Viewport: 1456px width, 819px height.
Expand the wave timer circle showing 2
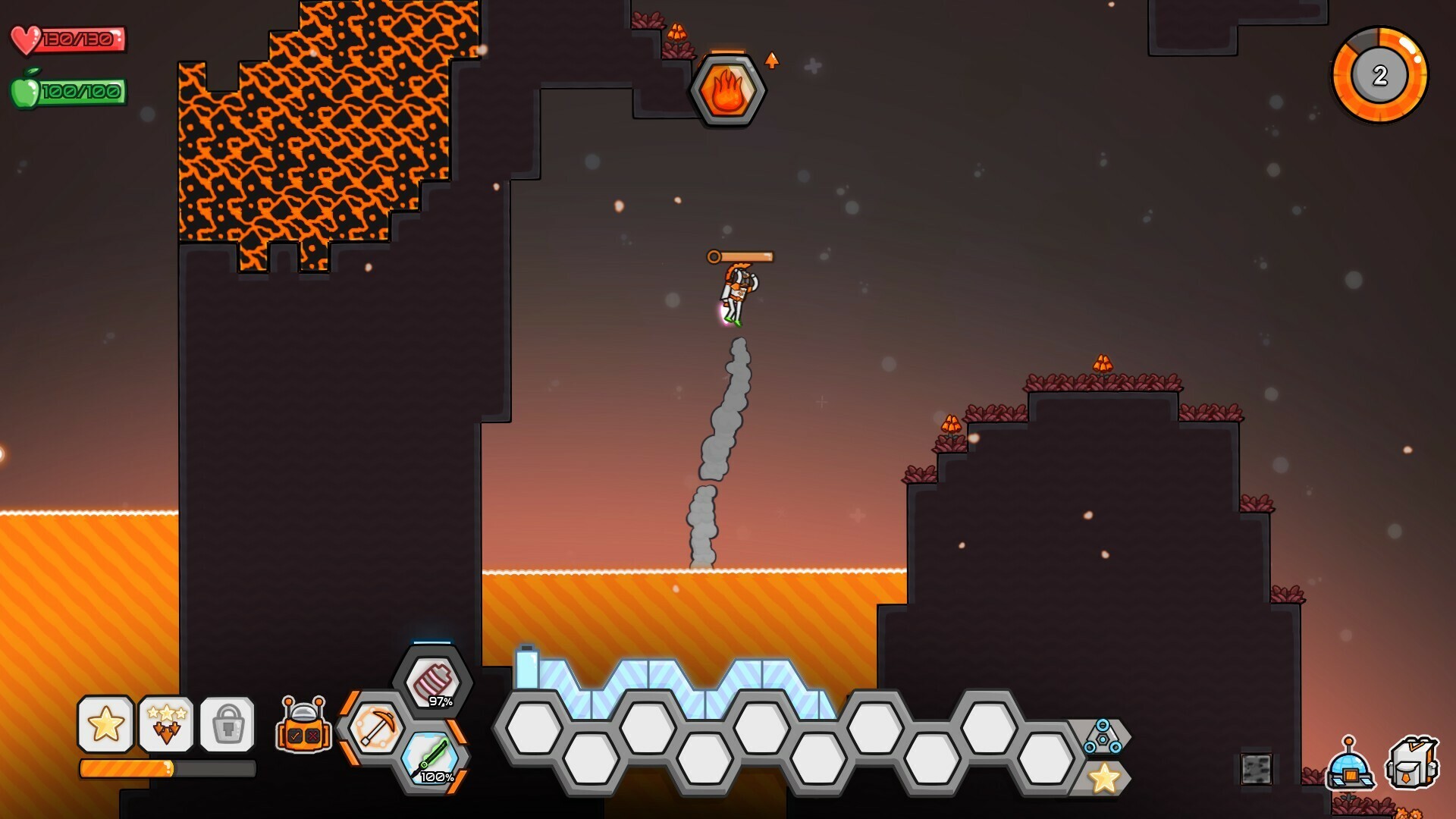click(x=1379, y=73)
